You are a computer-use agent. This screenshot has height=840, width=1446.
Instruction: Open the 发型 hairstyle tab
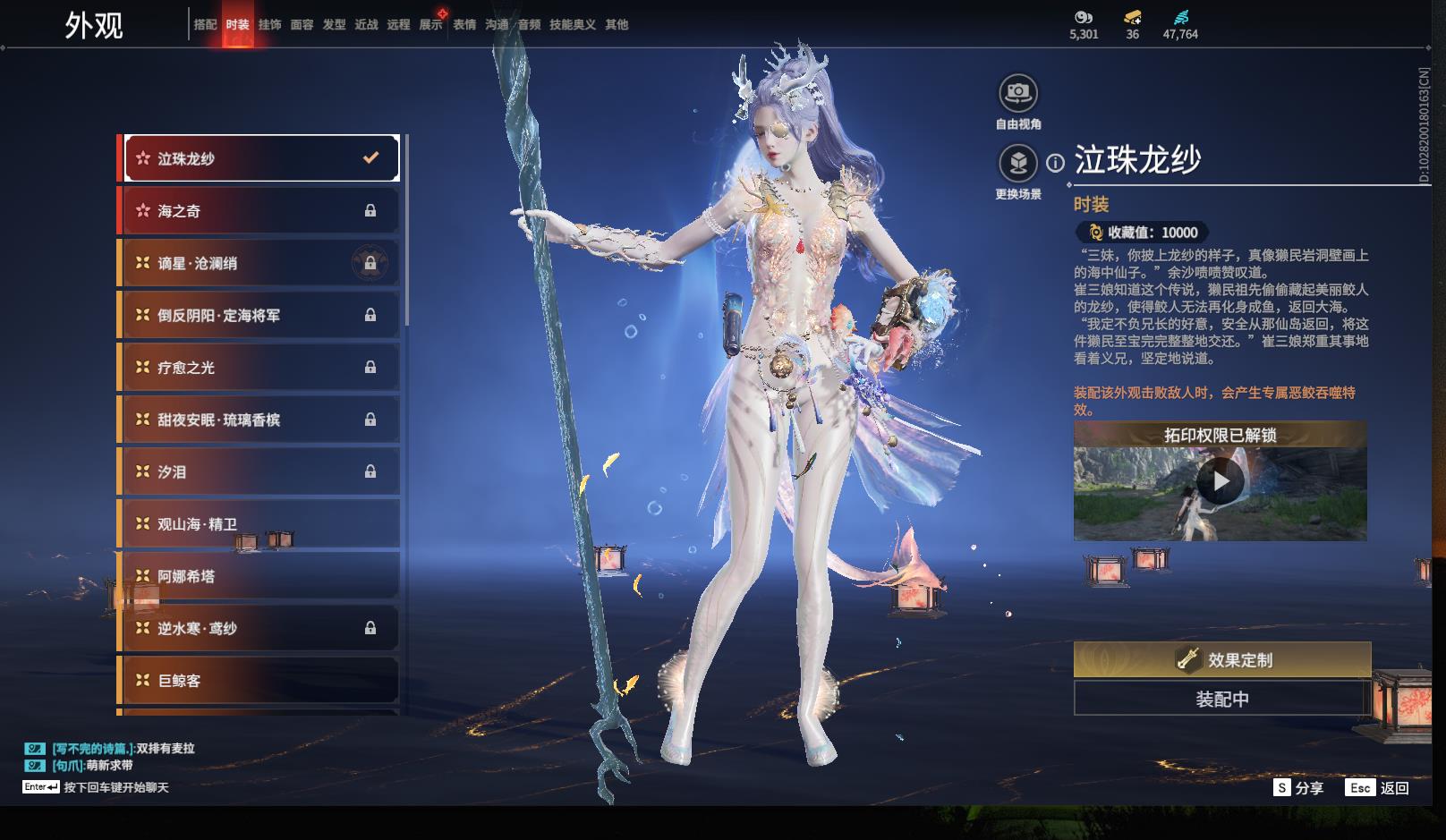click(334, 24)
